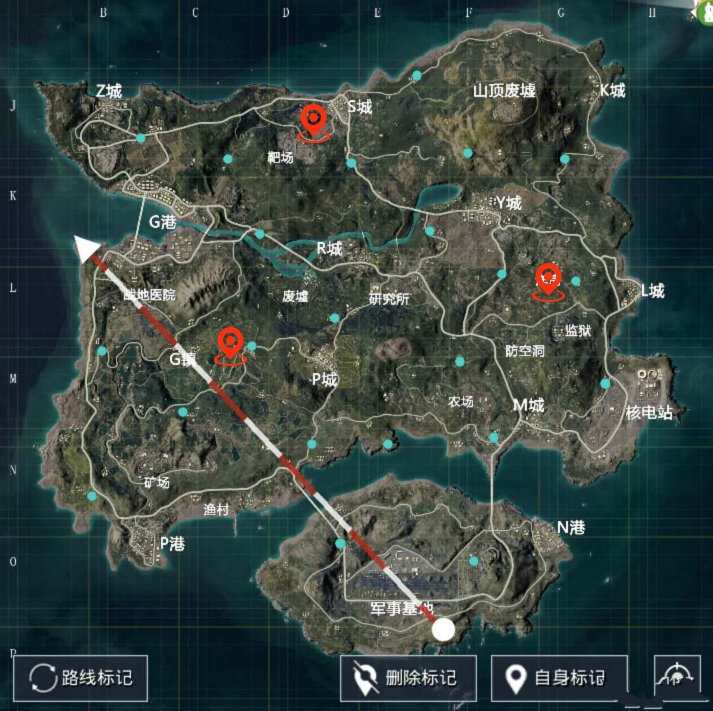The height and width of the screenshot is (711, 713).
Task: Click the 删除标记 delete marker button
Action: 408,678
